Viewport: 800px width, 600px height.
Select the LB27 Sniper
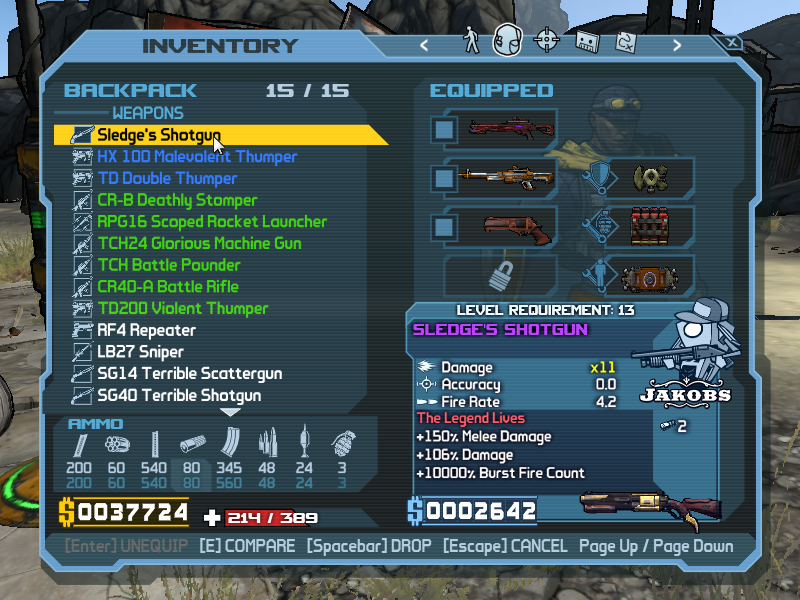coord(140,352)
